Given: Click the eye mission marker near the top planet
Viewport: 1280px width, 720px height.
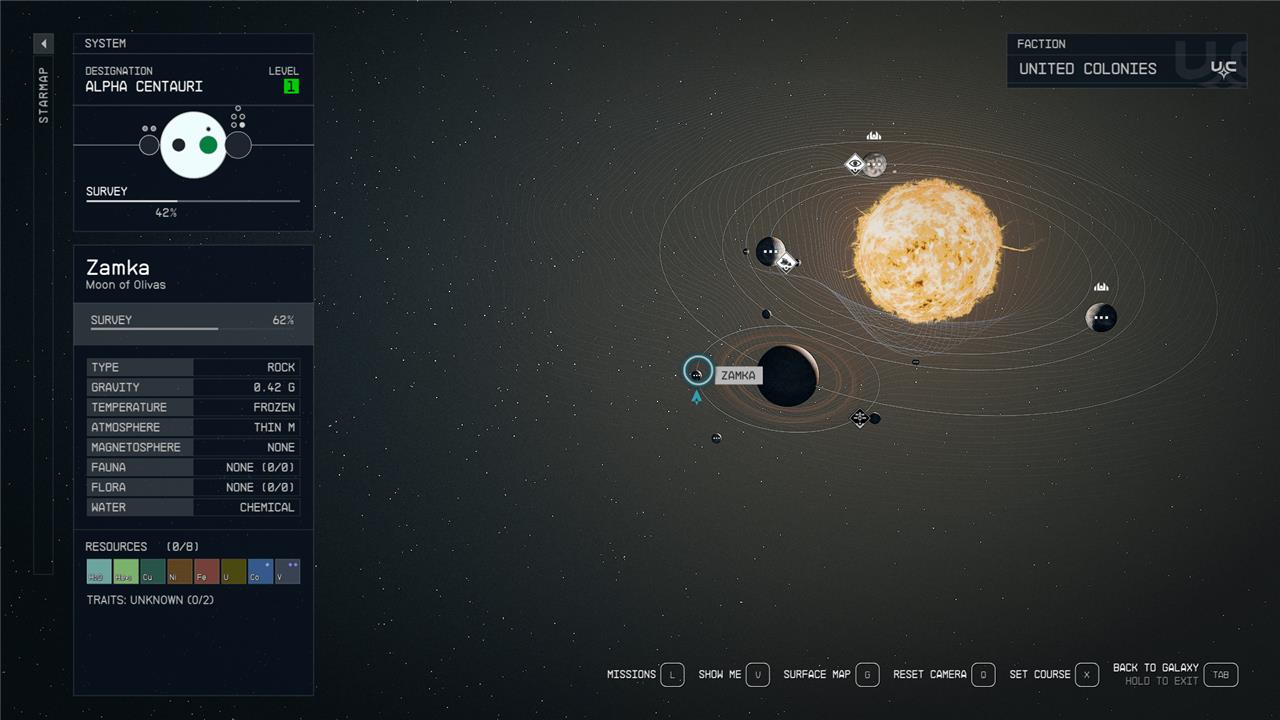Looking at the screenshot, I should pyautogui.click(x=854, y=164).
